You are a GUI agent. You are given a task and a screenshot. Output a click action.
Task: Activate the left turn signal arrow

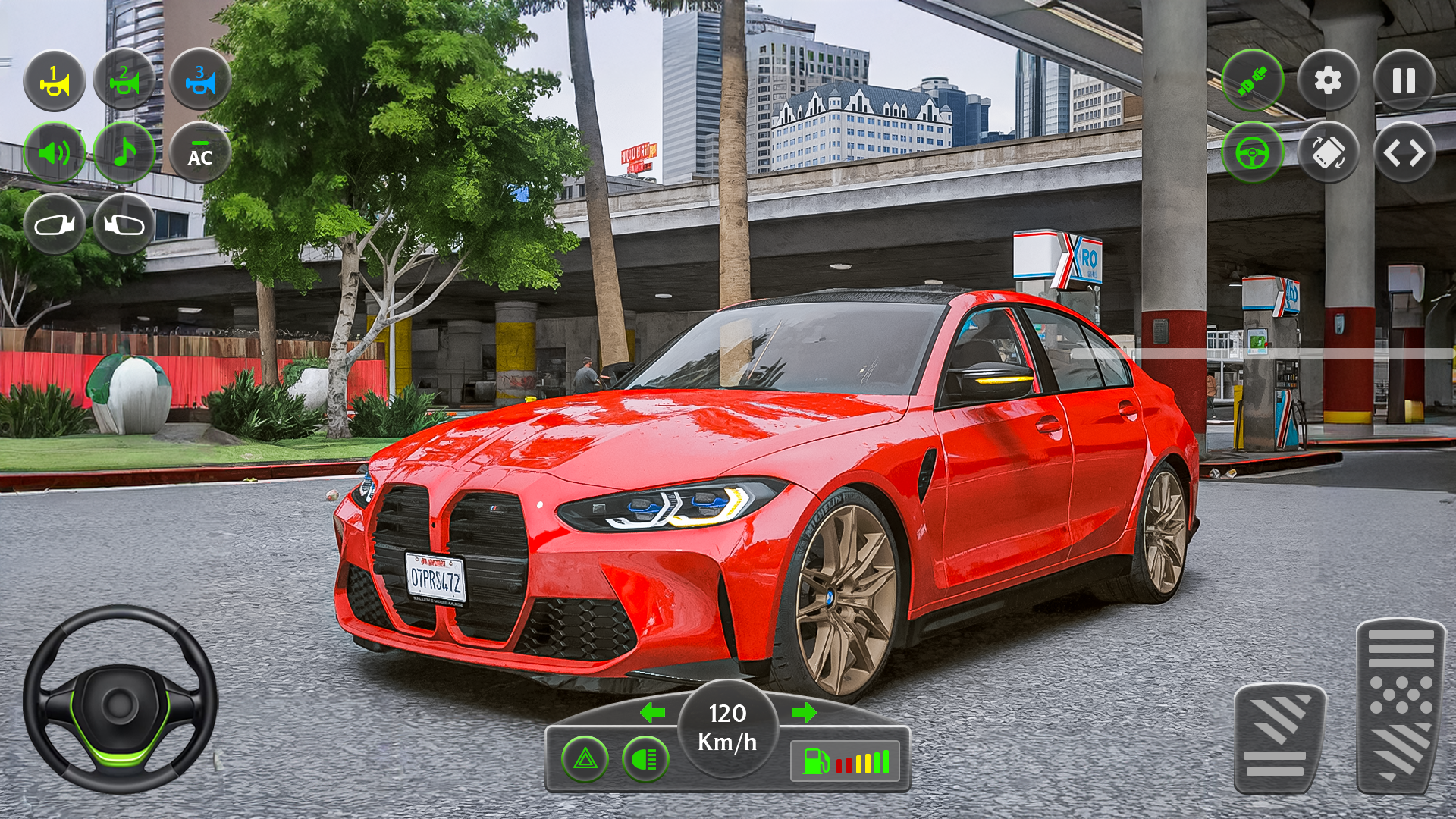tap(652, 712)
